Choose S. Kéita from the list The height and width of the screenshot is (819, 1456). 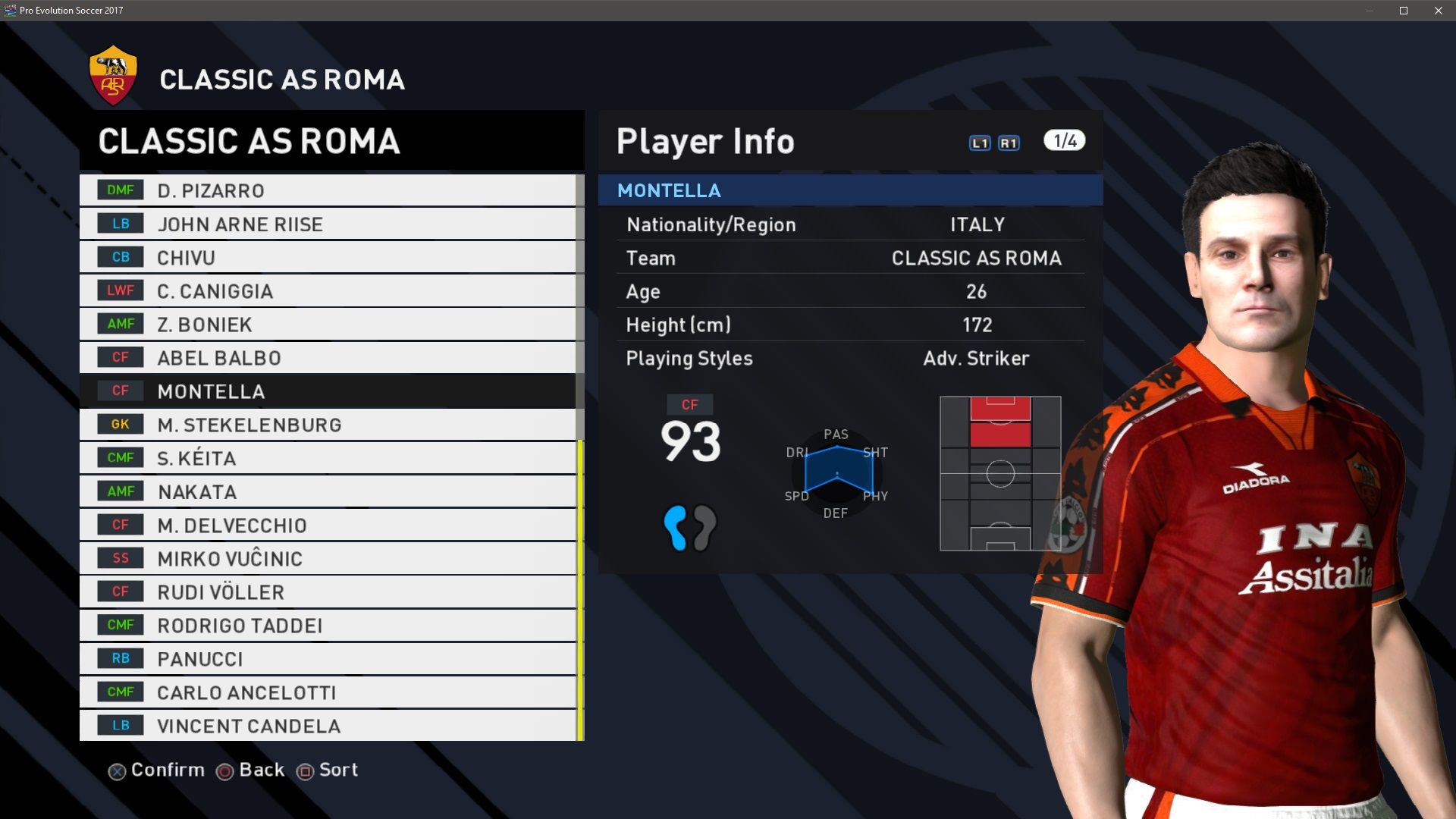(x=328, y=458)
